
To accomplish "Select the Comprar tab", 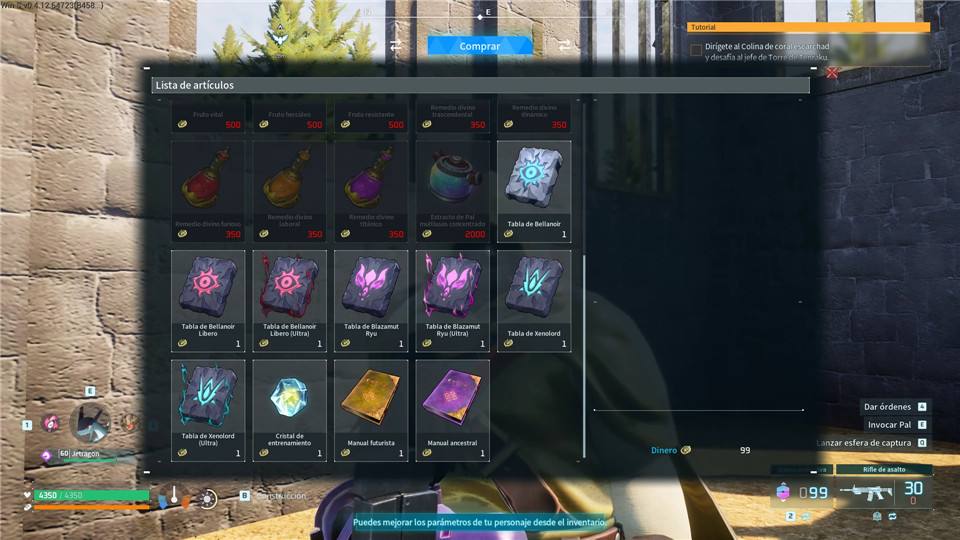I will (x=480, y=46).
